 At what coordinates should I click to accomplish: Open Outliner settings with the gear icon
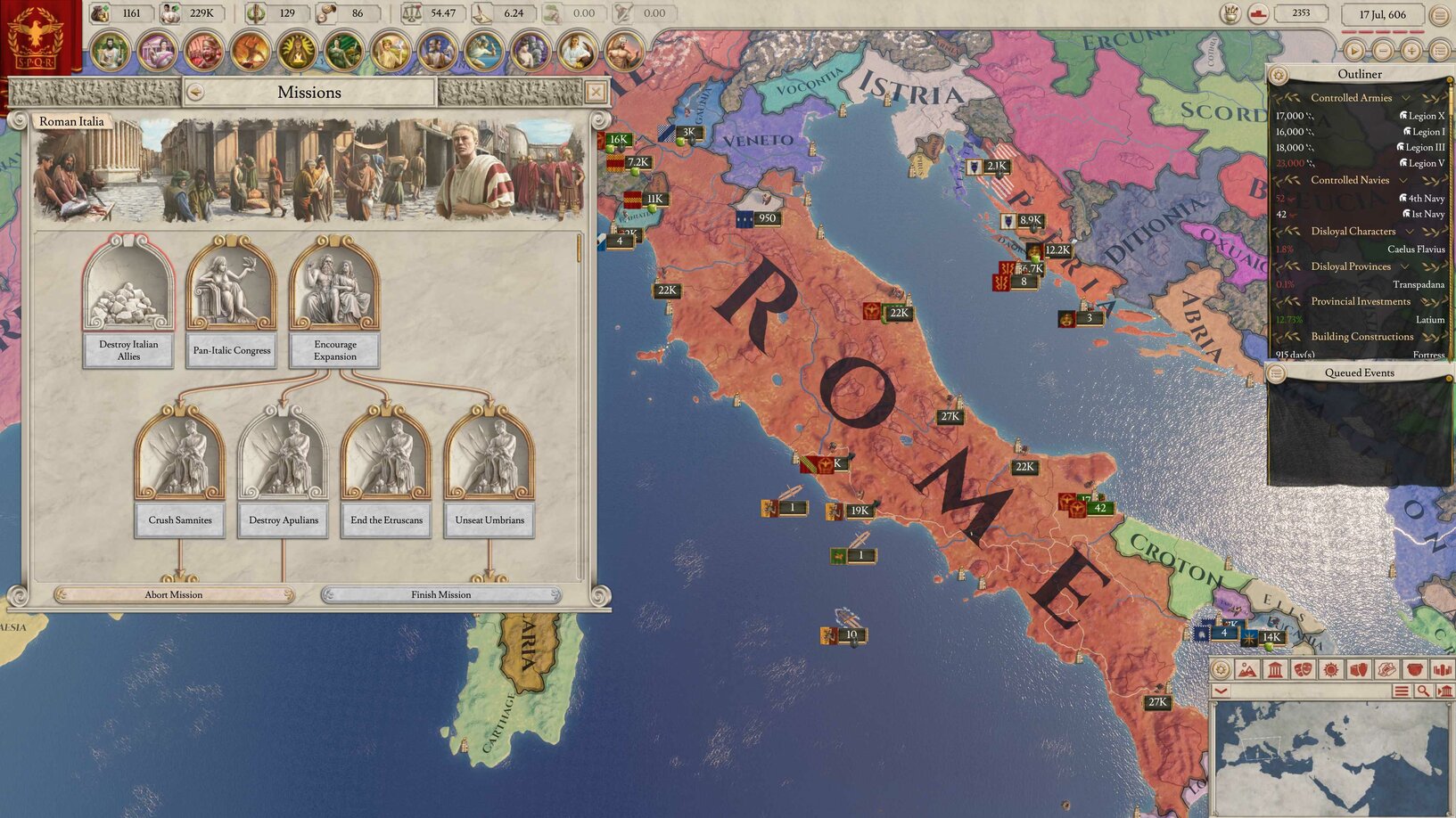point(1280,74)
